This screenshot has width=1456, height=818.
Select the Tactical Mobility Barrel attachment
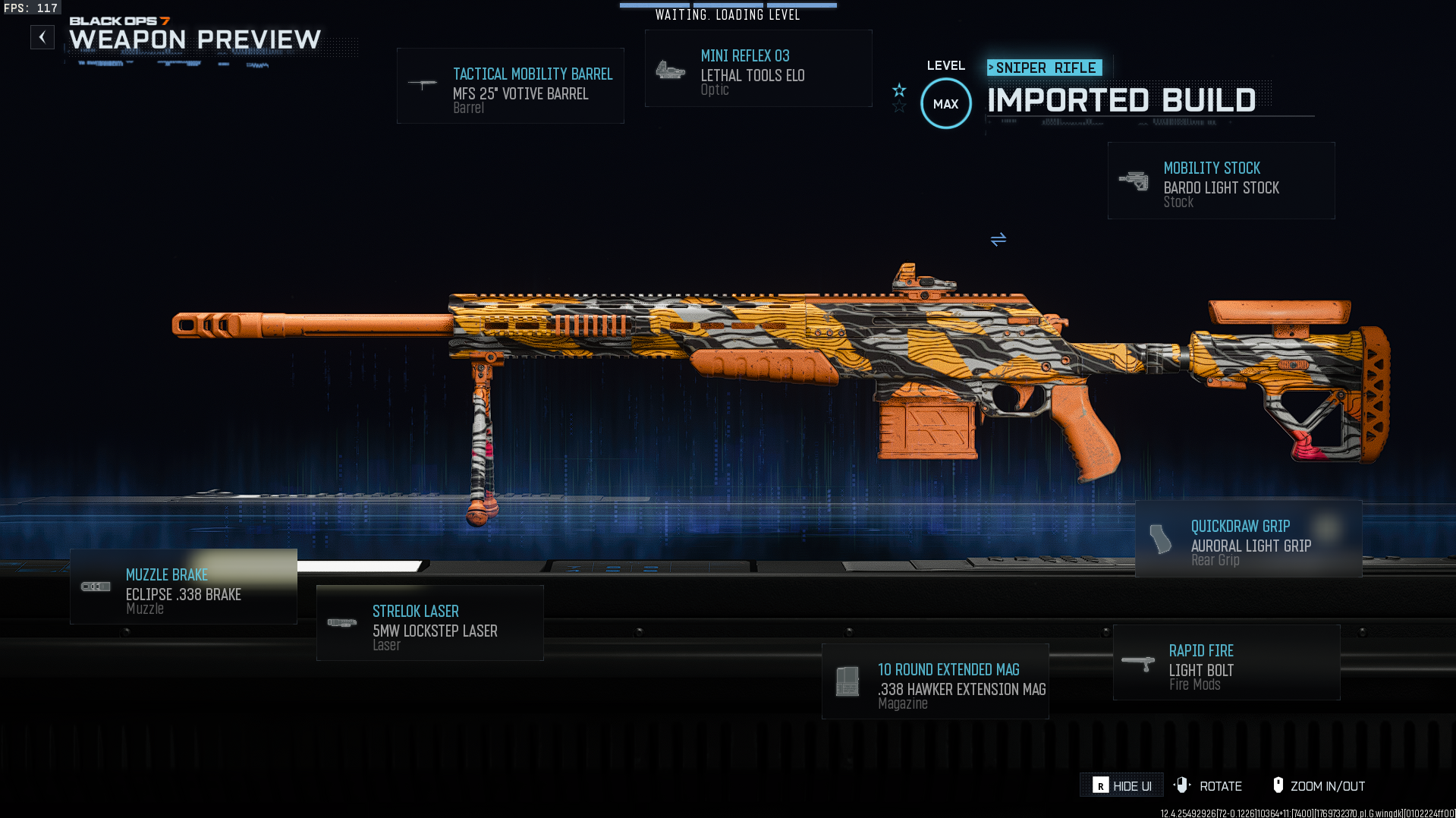click(510, 86)
